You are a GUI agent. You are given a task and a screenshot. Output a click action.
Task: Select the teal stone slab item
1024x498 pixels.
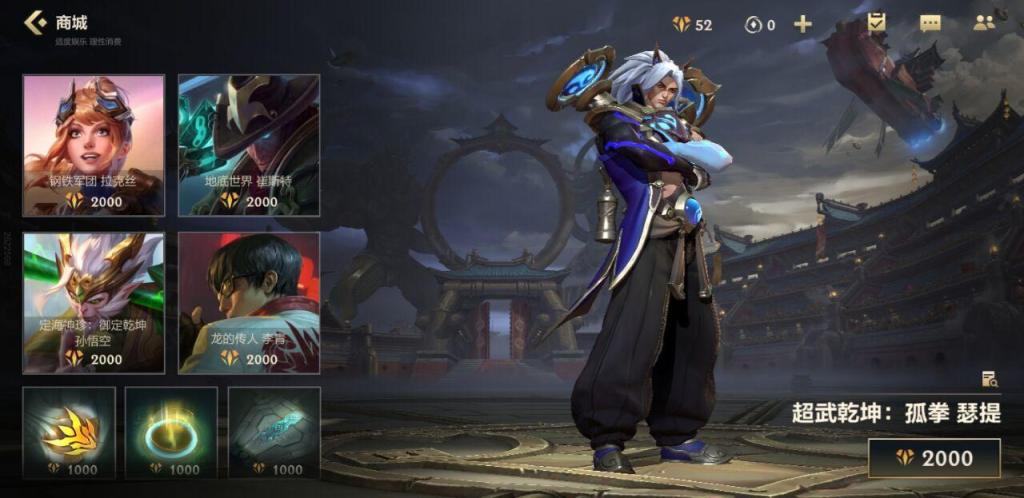274,433
